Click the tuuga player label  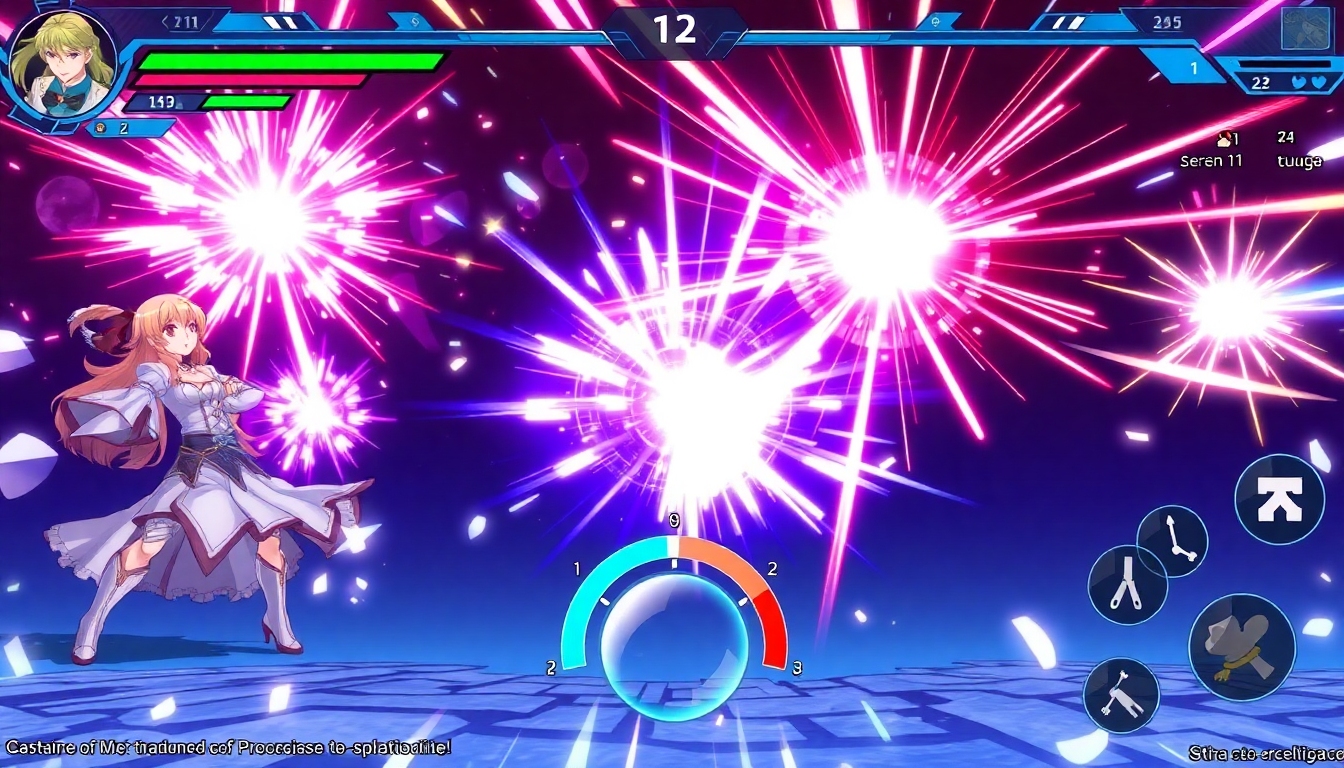pos(1300,160)
